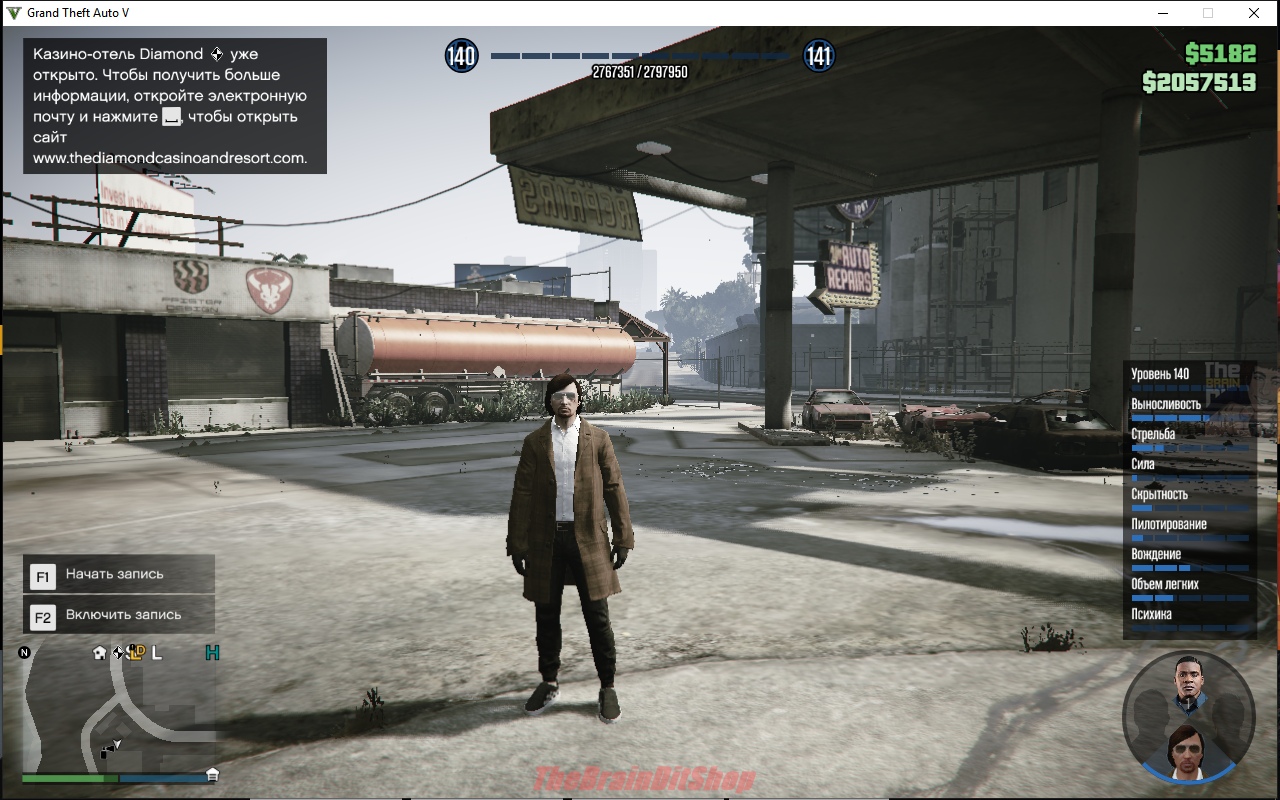Minimize the game window

tap(1163, 13)
